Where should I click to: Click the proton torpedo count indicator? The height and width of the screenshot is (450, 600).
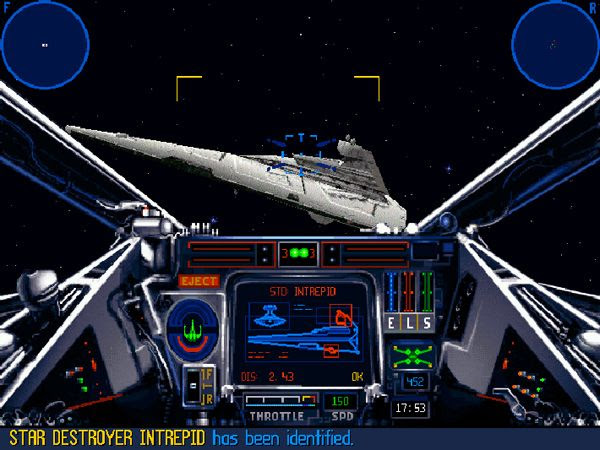coord(297,253)
